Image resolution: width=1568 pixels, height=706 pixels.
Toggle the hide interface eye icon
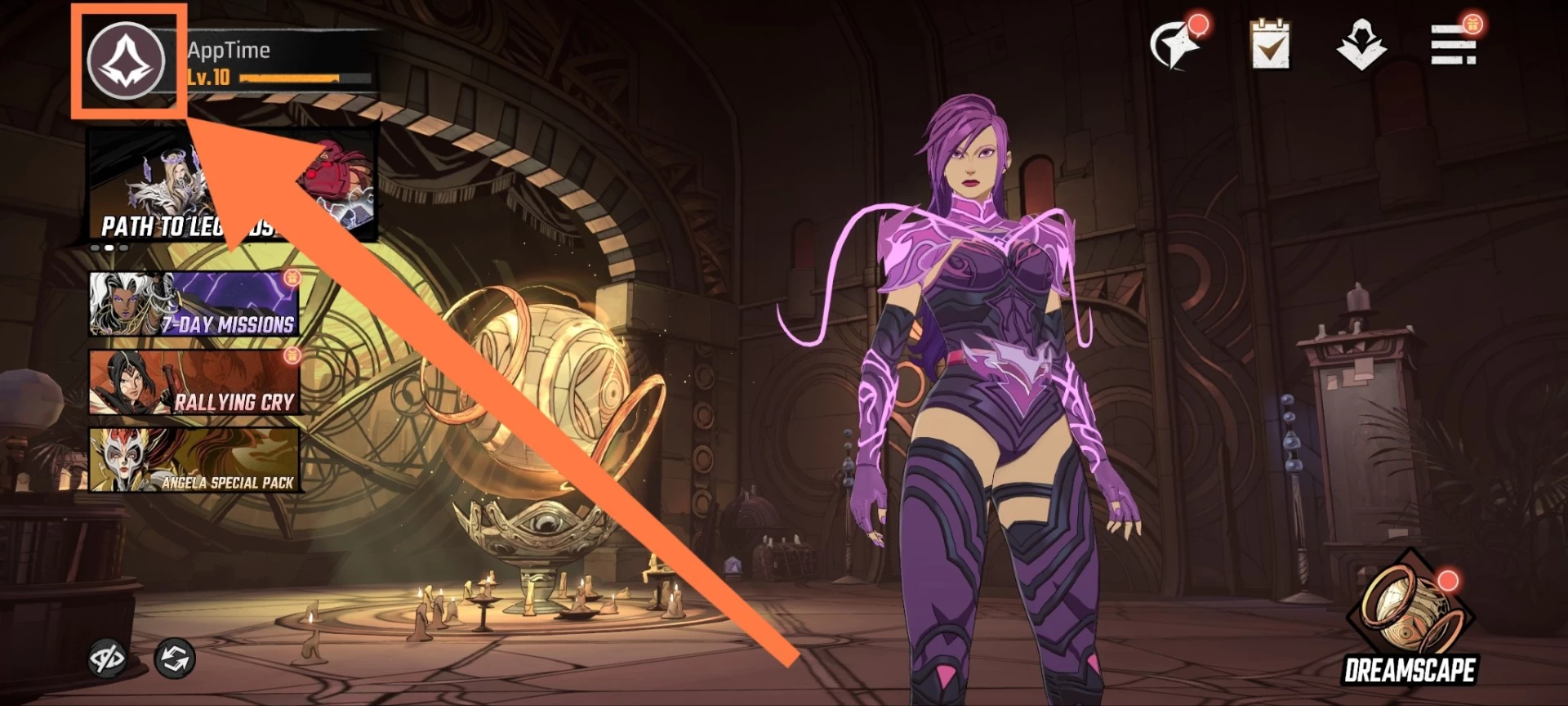click(x=108, y=658)
